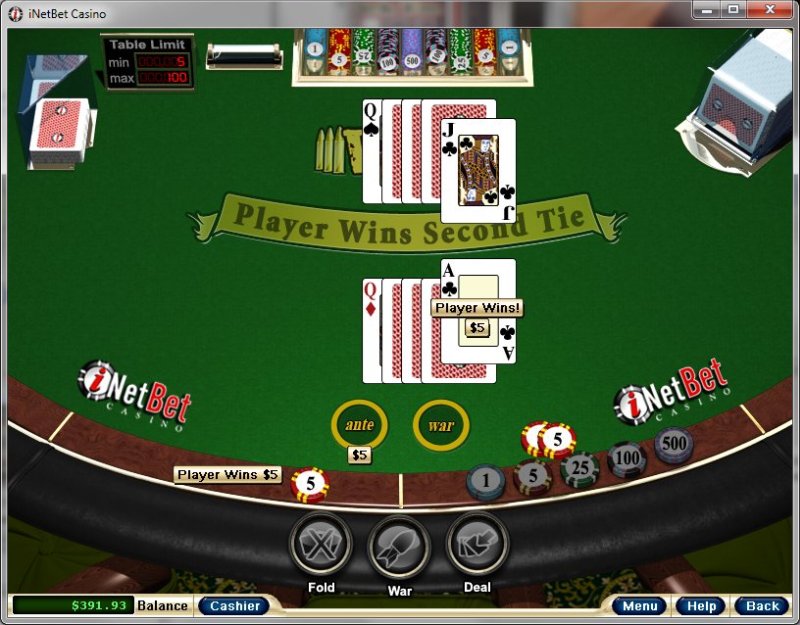The width and height of the screenshot is (800, 625).
Task: Close the iNetBet Casino window
Action: point(771,10)
